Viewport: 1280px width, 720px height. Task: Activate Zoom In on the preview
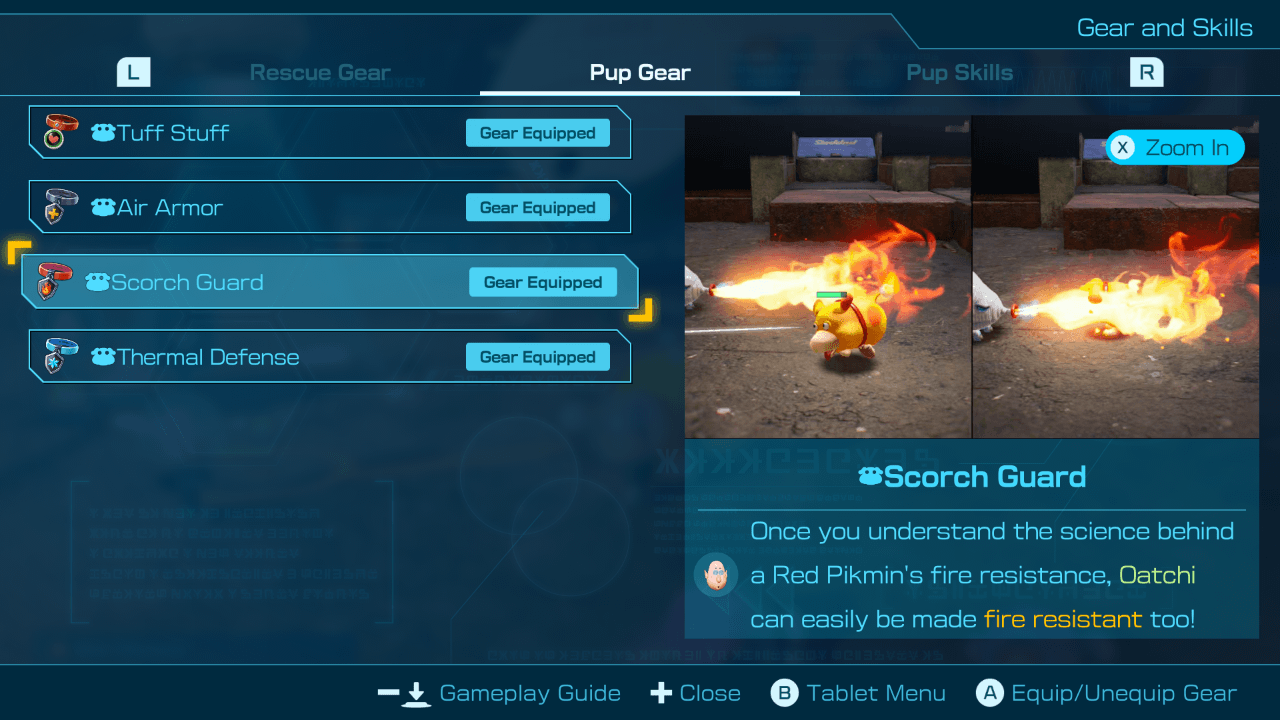[1175, 147]
